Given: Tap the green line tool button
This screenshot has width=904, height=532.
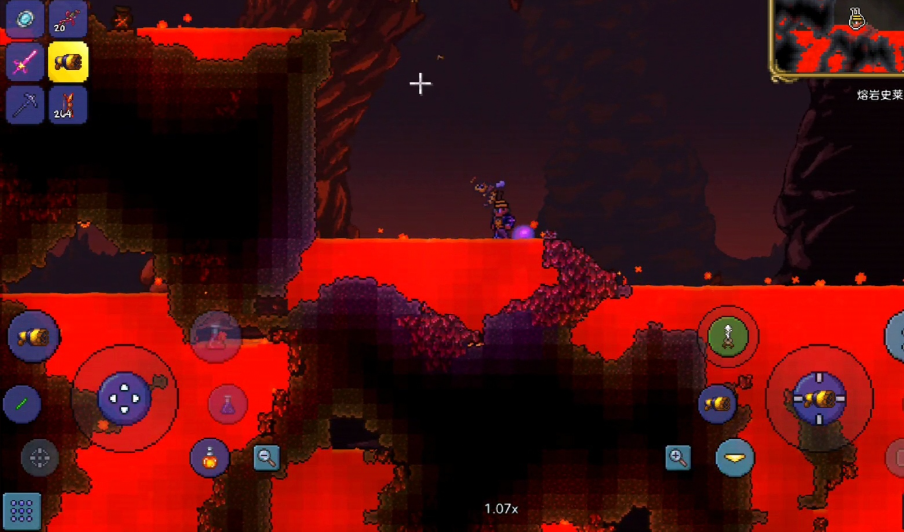Looking at the screenshot, I should [x=22, y=405].
